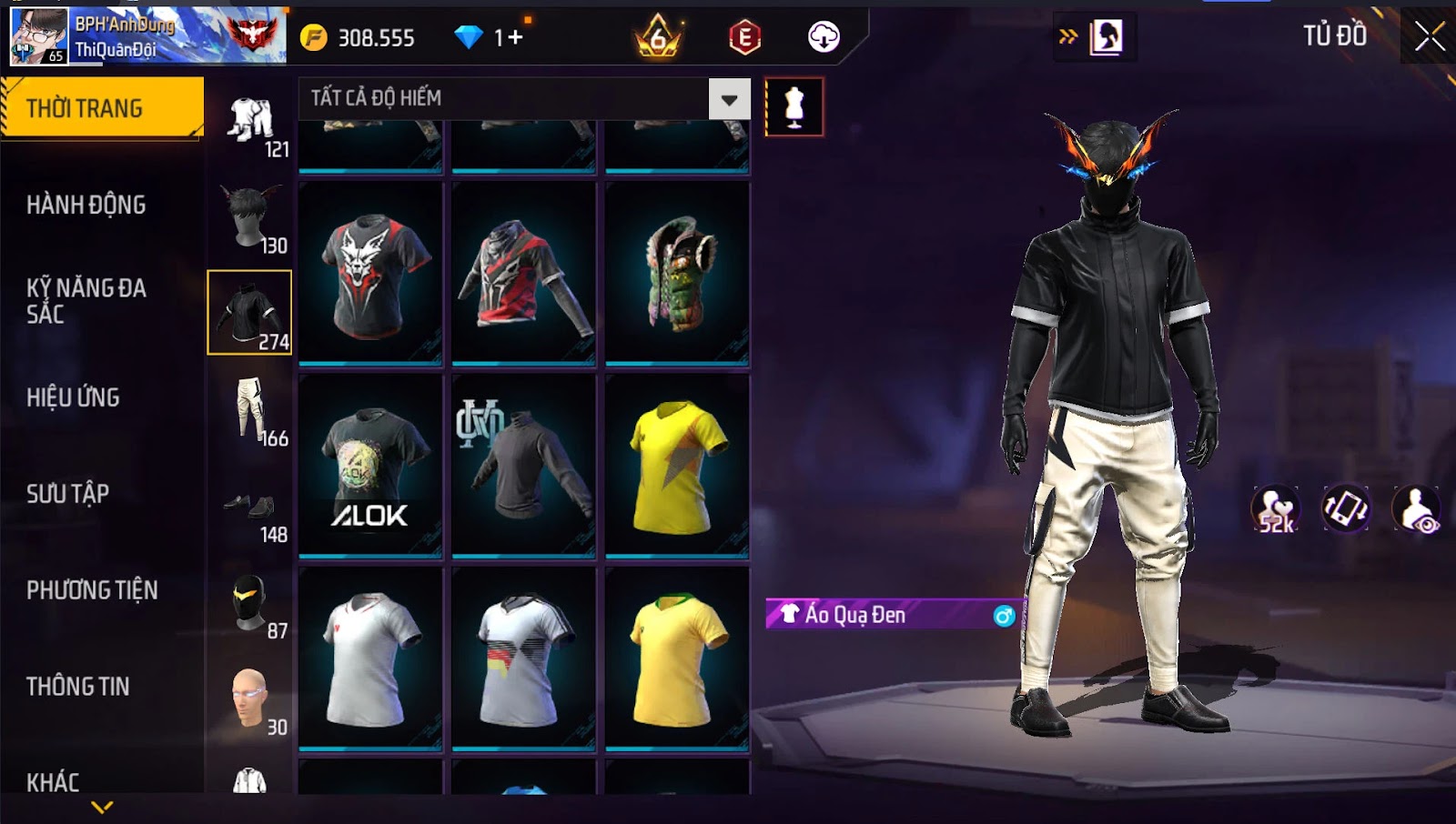Select the pants category with 166 items

point(251,412)
